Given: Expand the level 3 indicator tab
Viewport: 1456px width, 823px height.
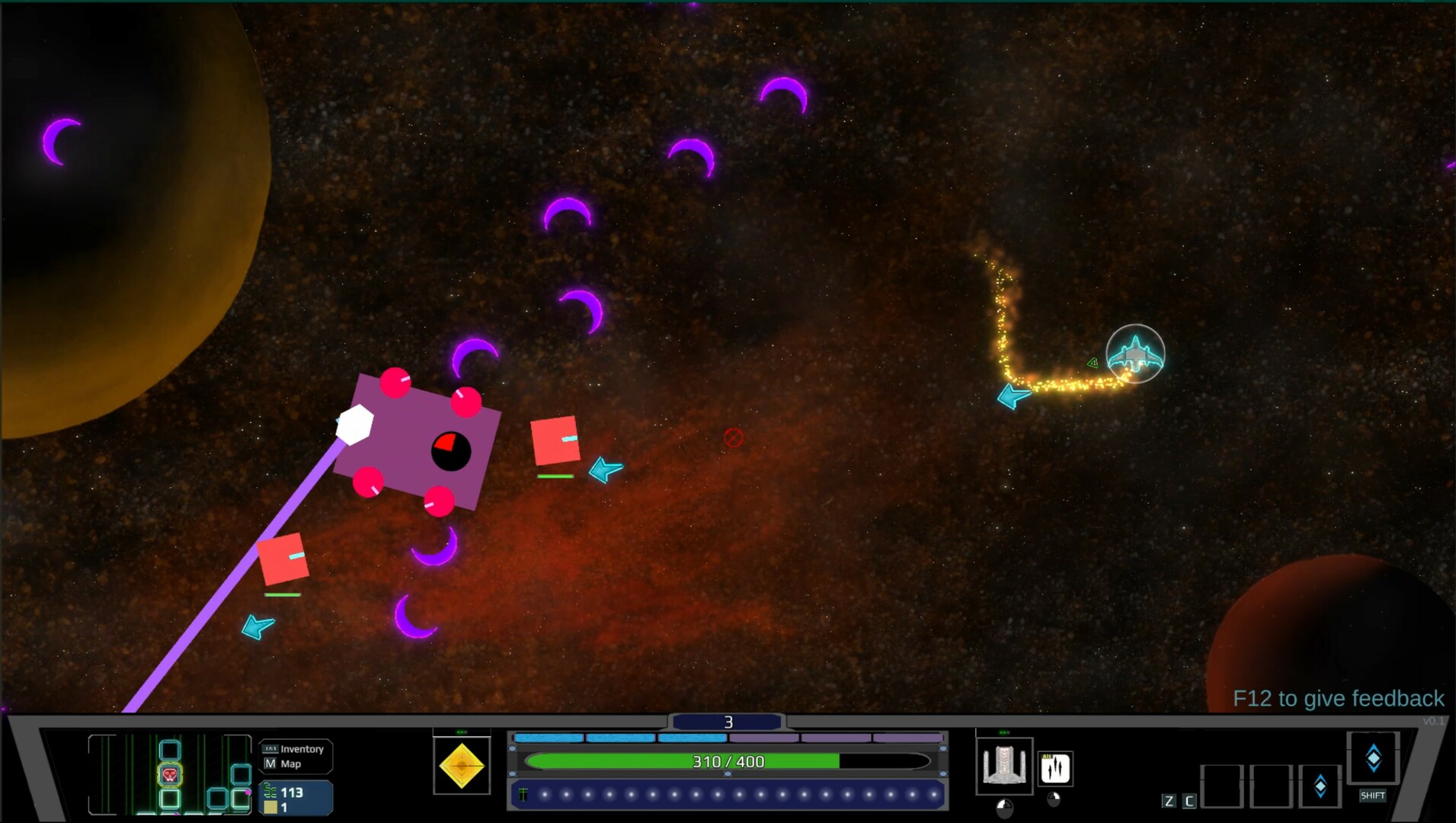Looking at the screenshot, I should [728, 721].
